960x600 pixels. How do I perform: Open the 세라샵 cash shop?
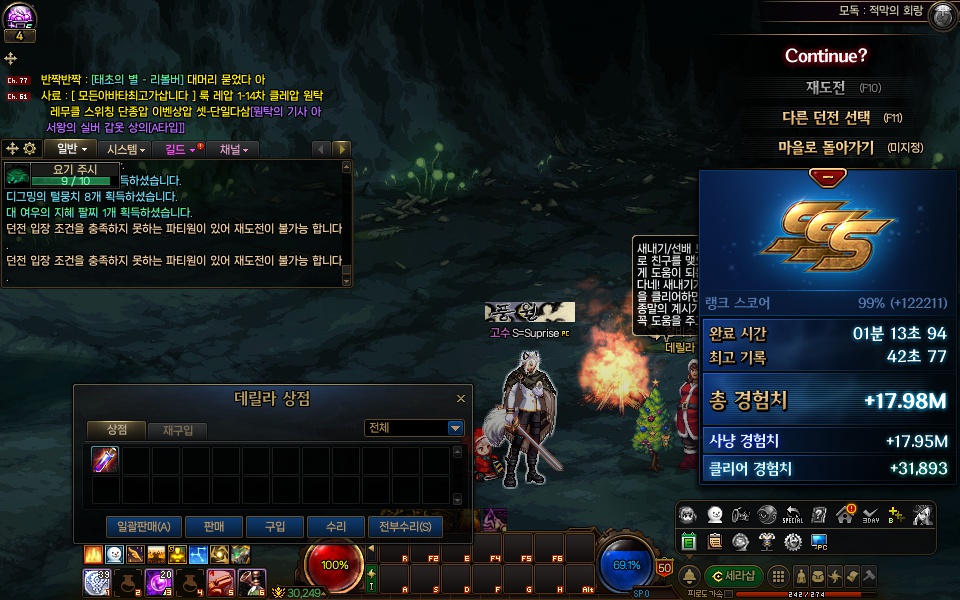click(733, 576)
